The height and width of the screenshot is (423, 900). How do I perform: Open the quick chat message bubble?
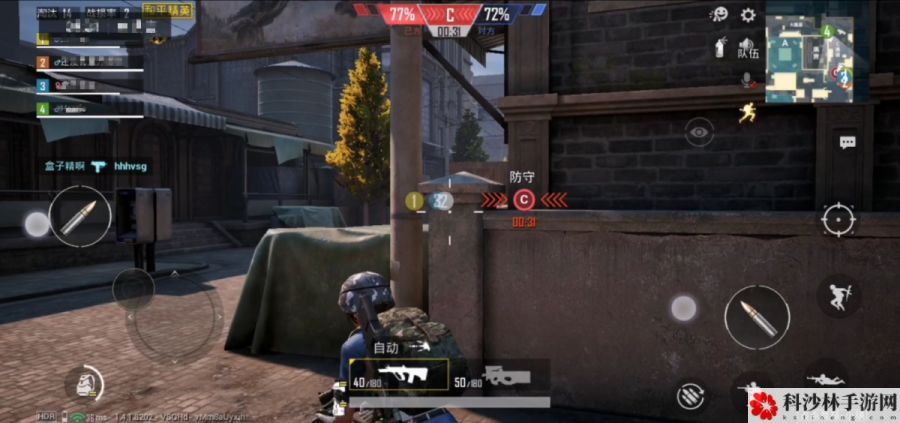[847, 143]
